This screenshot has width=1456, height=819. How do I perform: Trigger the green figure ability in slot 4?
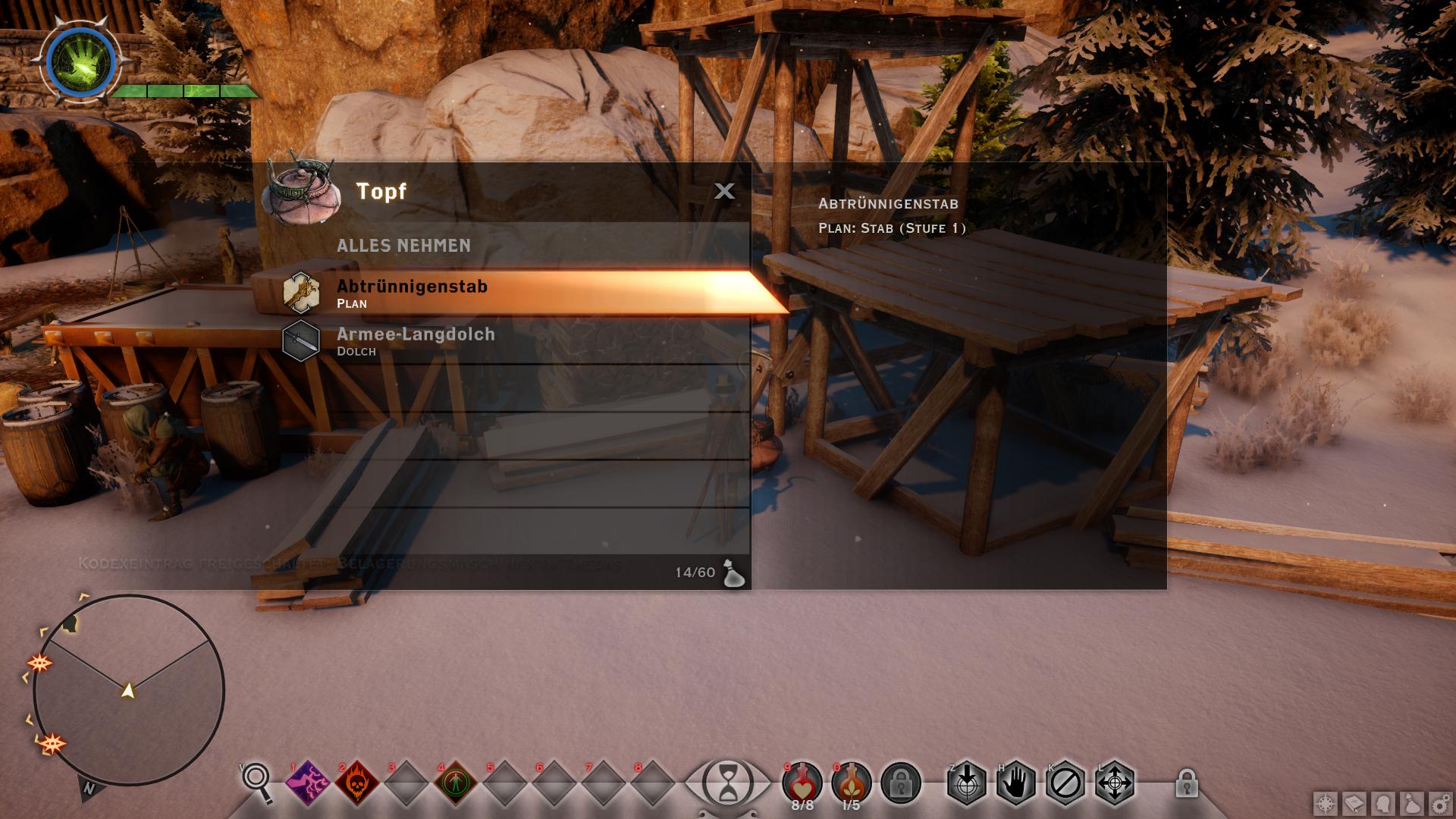click(x=456, y=783)
